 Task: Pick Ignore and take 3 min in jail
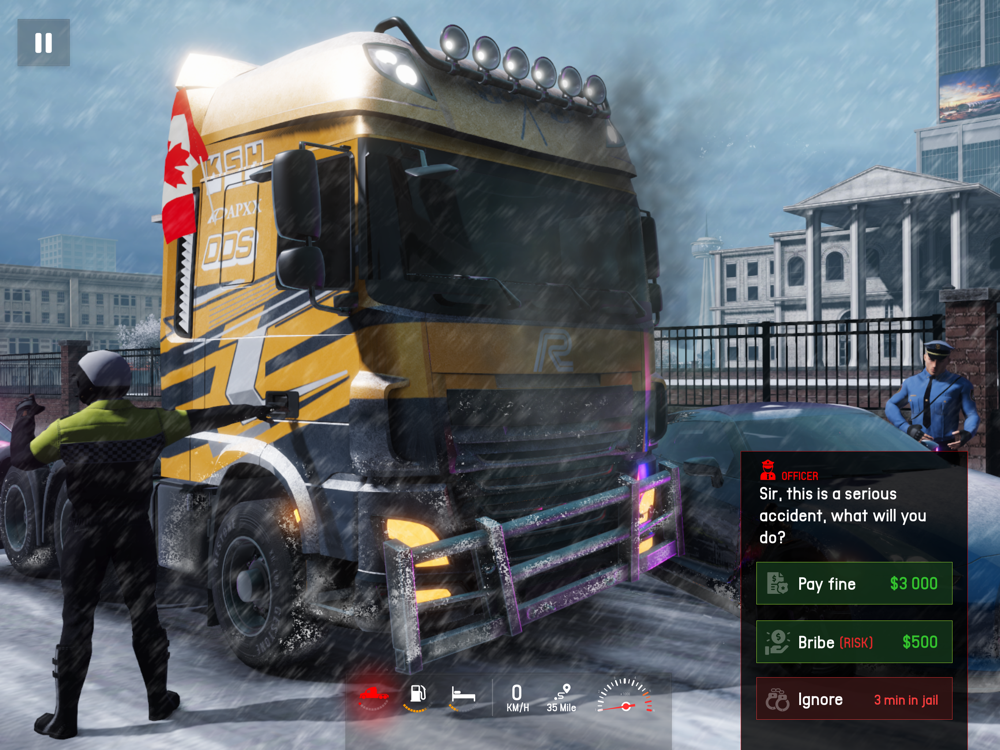[854, 700]
